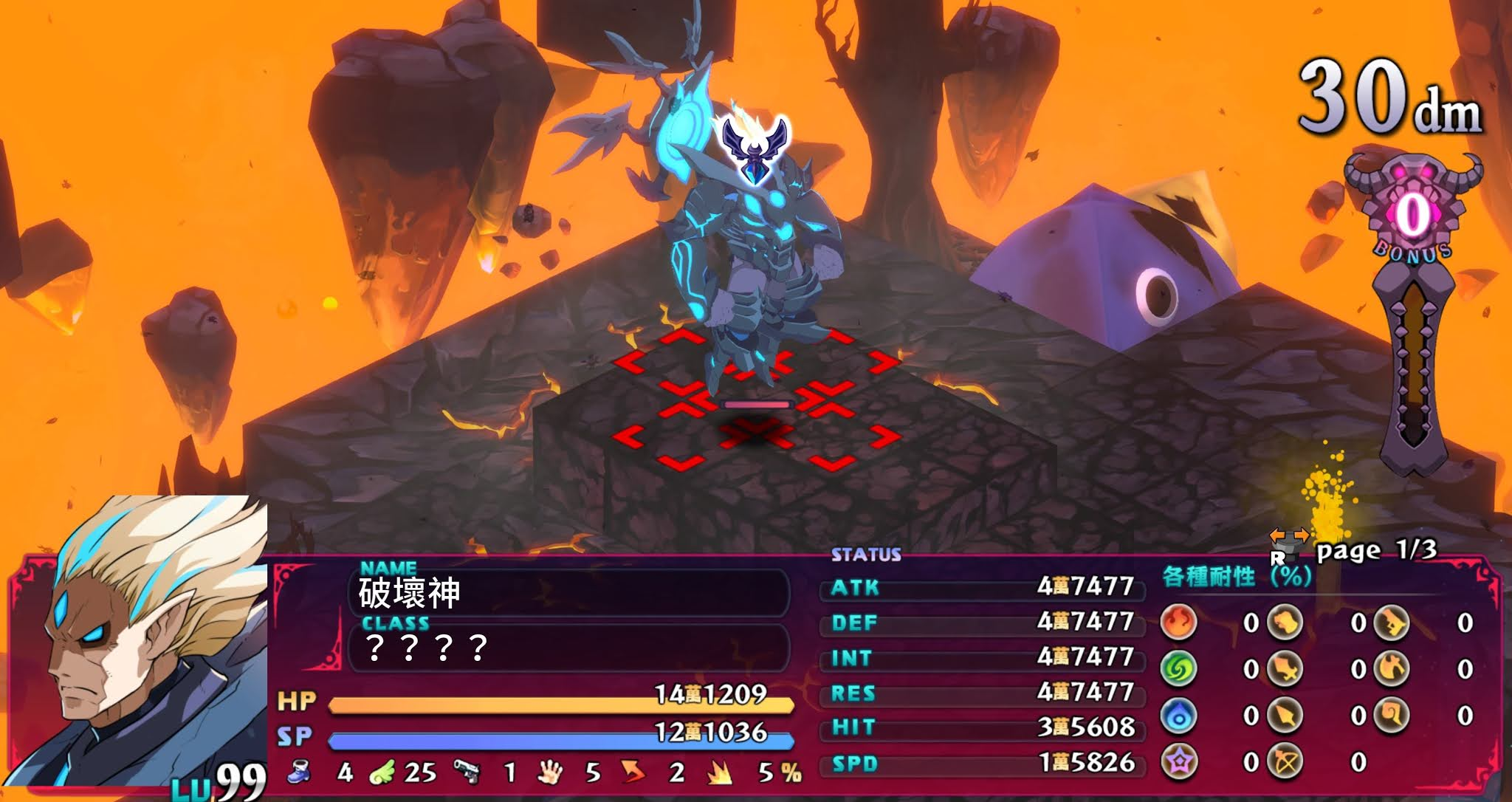Click the spear weapon resistance icon
This screenshot has width=1512, height=802.
point(1285,715)
